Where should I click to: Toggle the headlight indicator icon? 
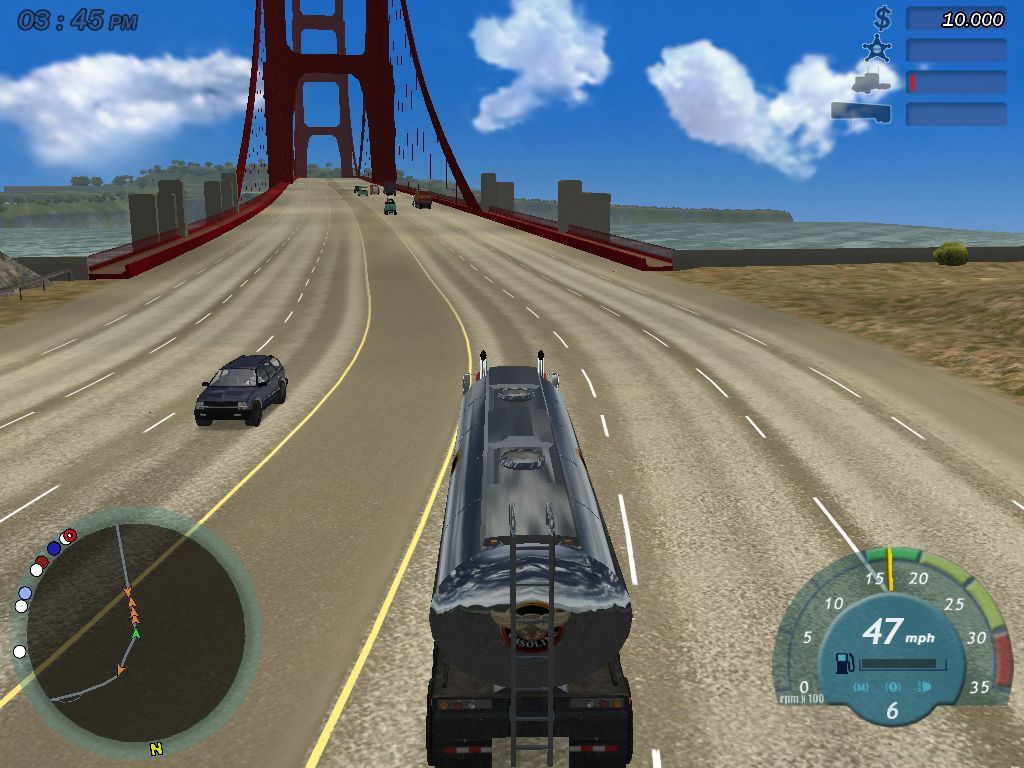click(924, 687)
